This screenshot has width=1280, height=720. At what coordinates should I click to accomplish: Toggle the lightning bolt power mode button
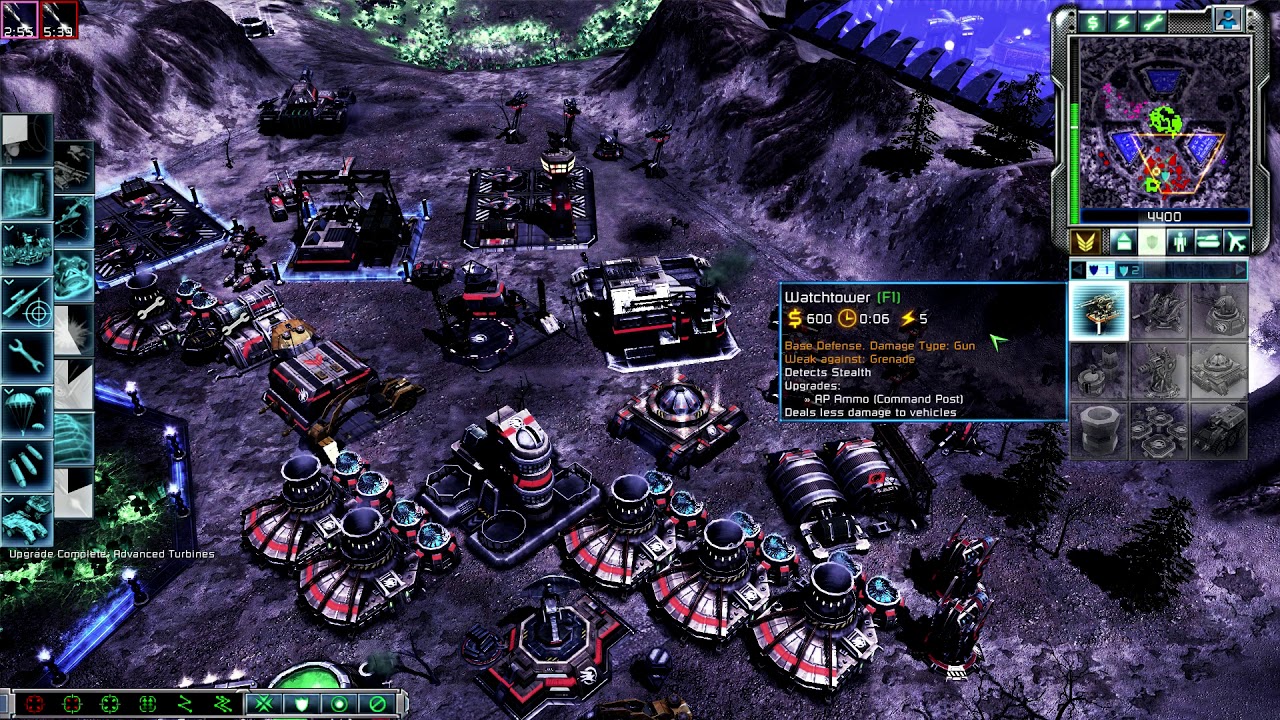(x=1122, y=22)
